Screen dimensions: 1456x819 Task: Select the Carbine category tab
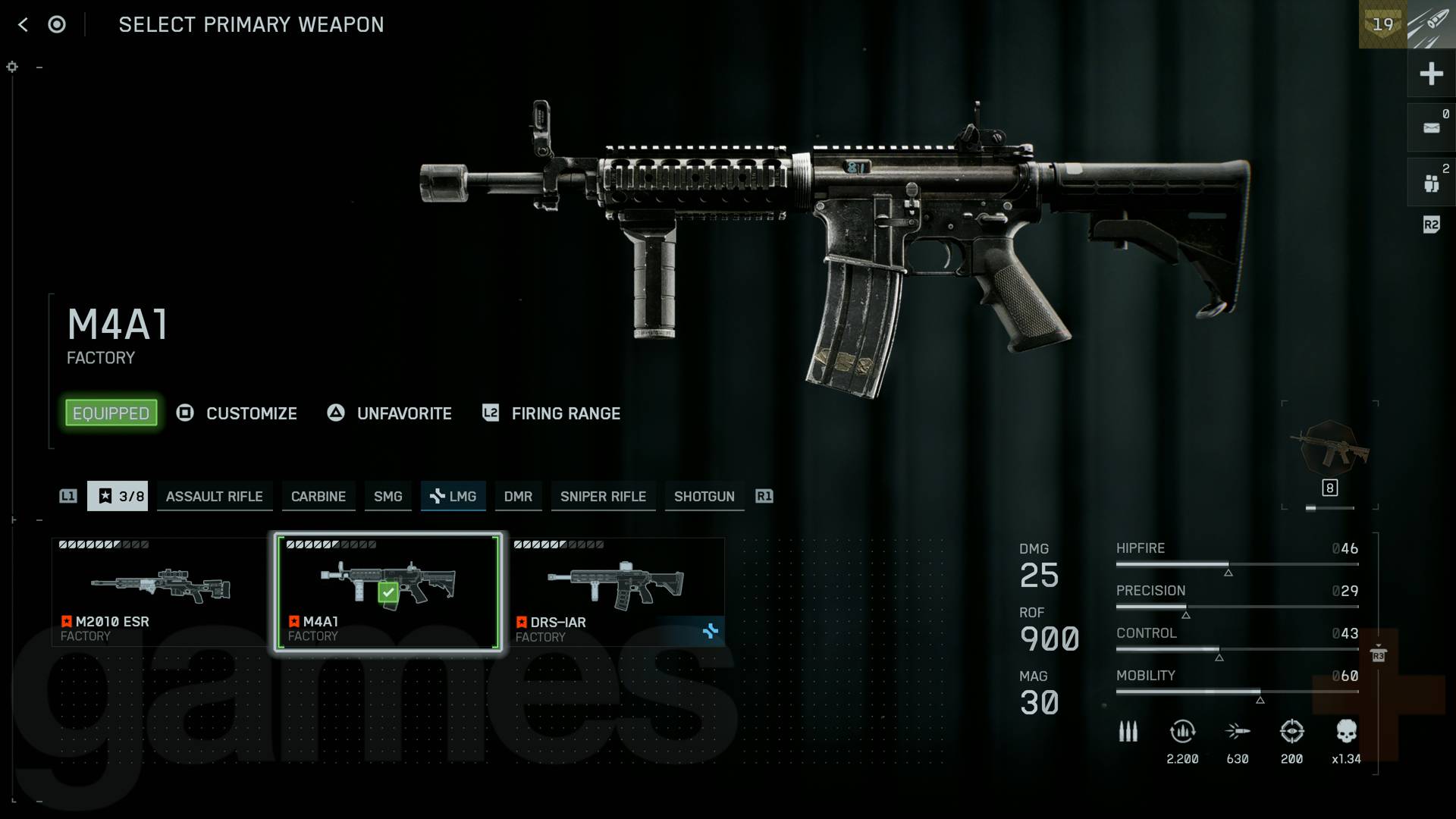tap(318, 496)
